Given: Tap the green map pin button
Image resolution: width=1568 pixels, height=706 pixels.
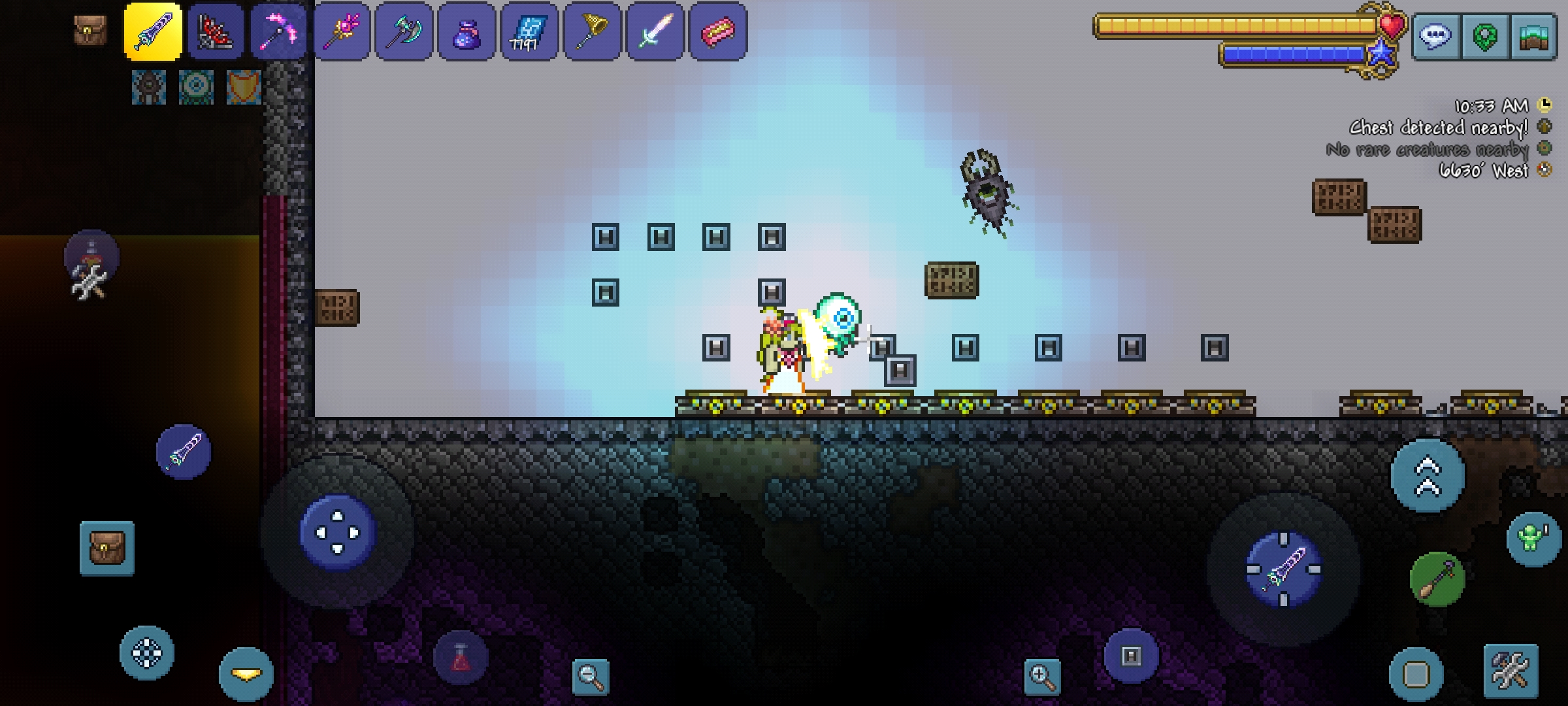Looking at the screenshot, I should pos(1484,37).
